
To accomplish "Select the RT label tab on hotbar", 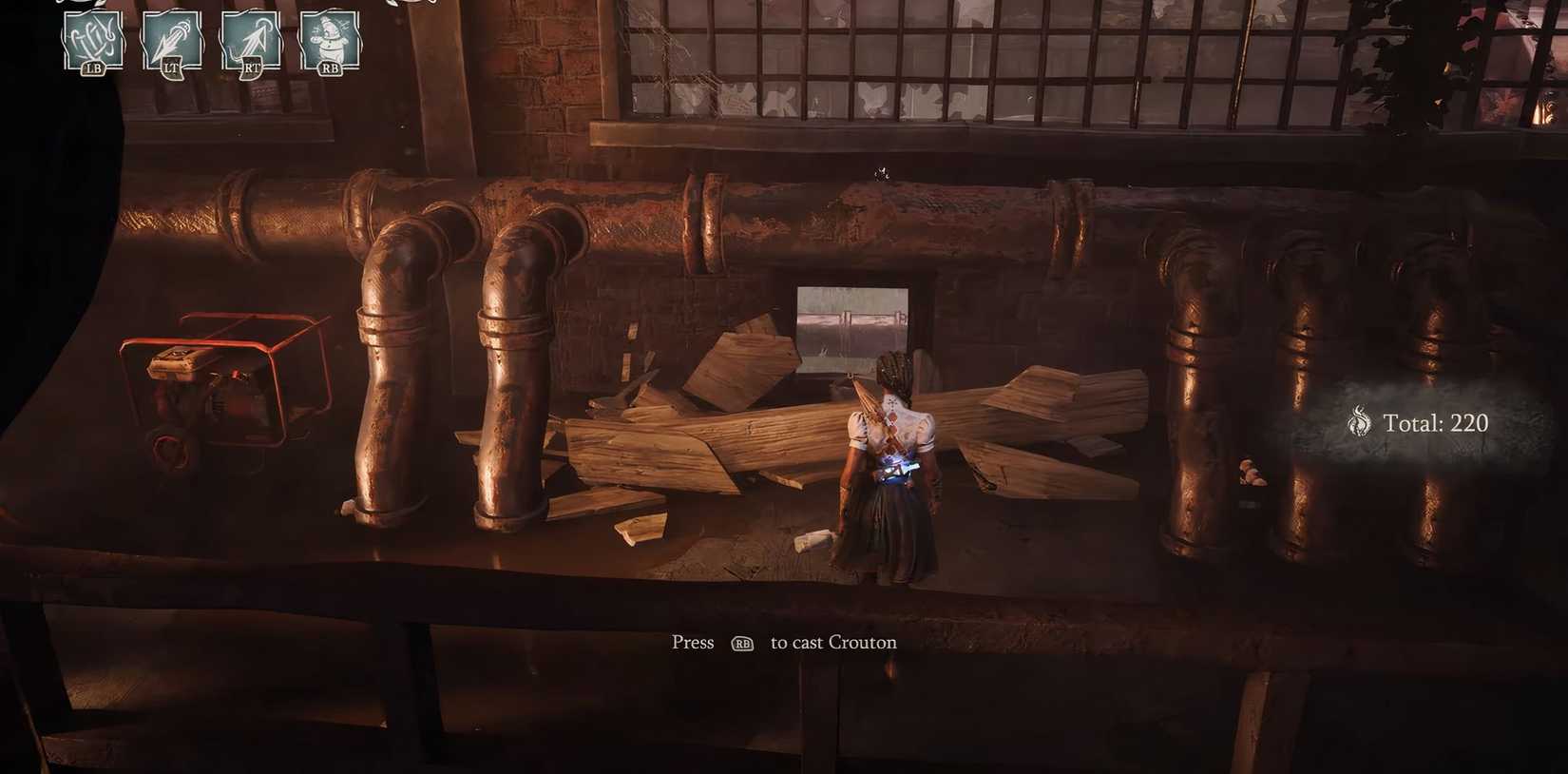I will (249, 68).
